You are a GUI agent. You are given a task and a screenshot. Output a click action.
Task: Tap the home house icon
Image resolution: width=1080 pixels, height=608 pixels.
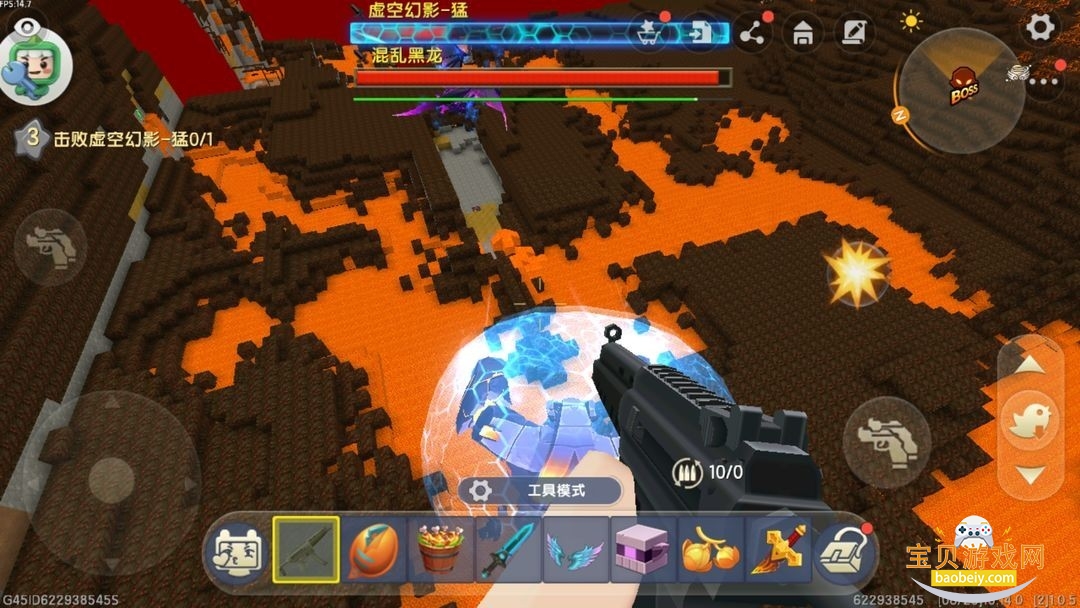(802, 34)
